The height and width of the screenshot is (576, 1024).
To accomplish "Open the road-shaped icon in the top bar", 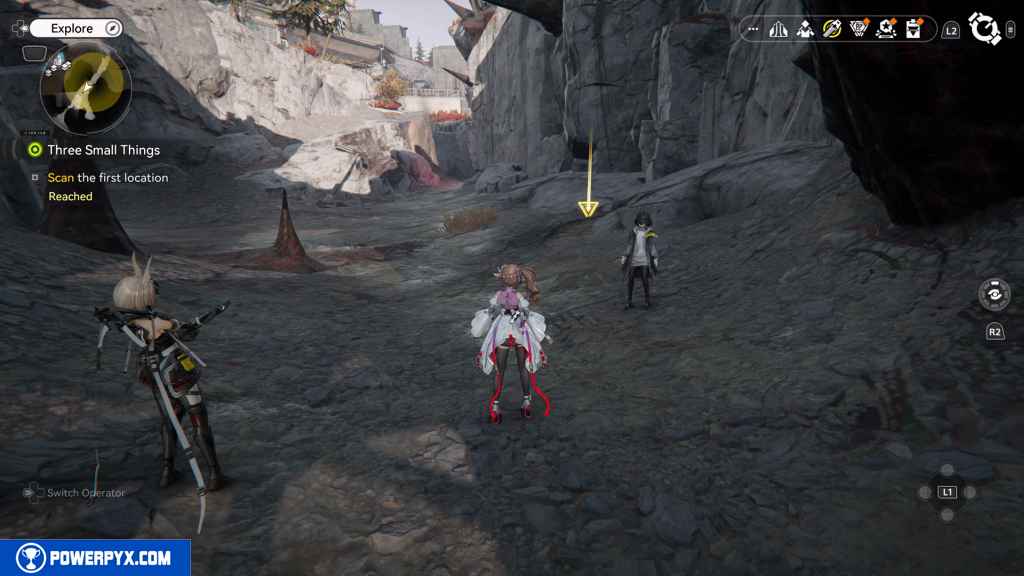I will coord(779,30).
